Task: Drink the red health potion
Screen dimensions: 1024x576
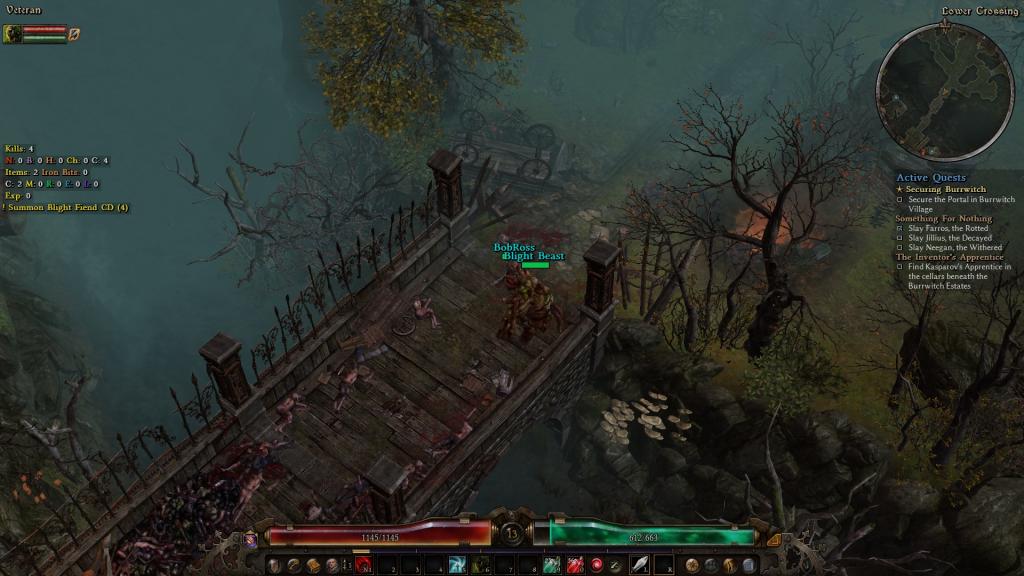Action: point(575,565)
